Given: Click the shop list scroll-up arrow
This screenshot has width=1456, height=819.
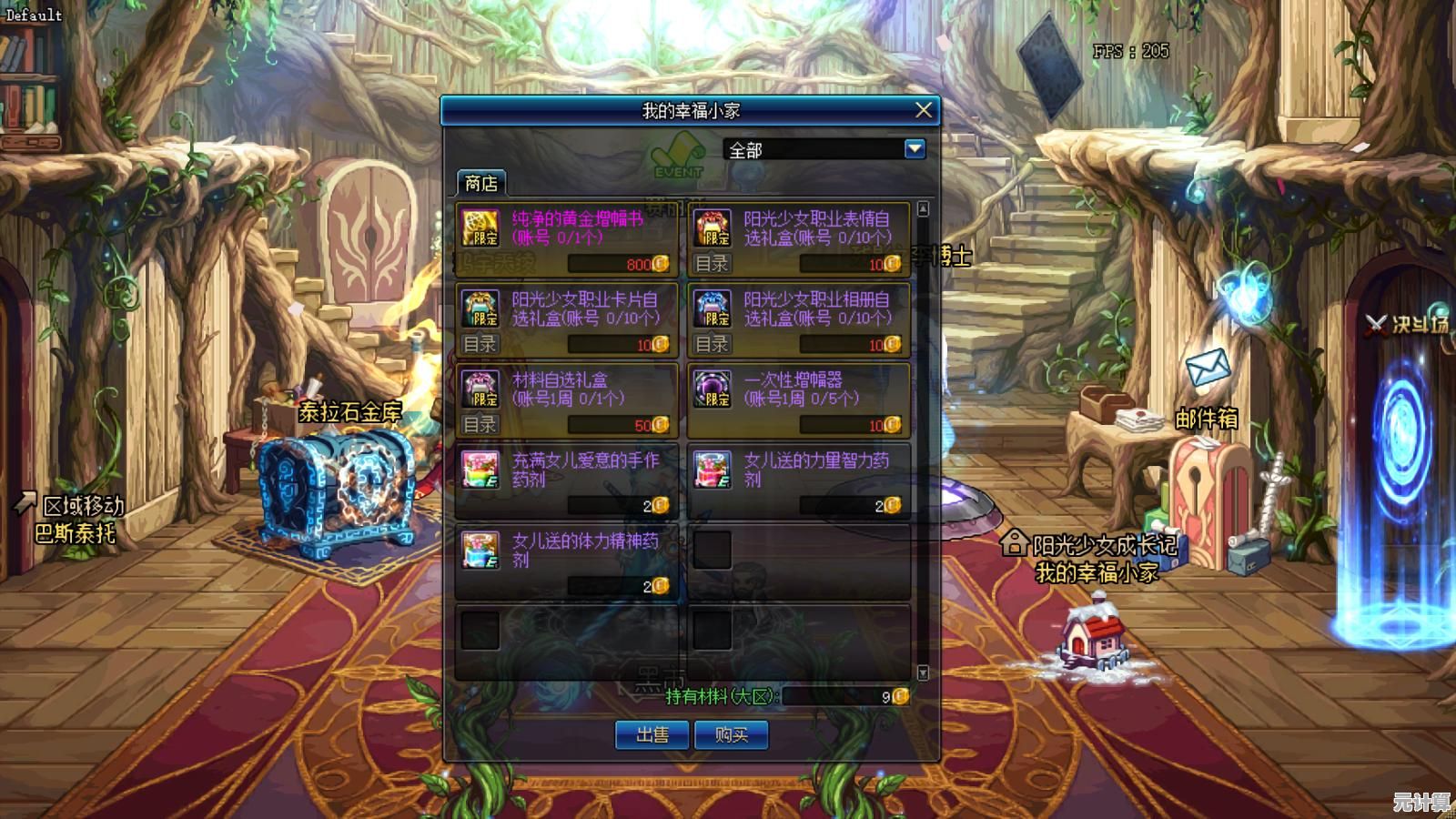Looking at the screenshot, I should (923, 209).
